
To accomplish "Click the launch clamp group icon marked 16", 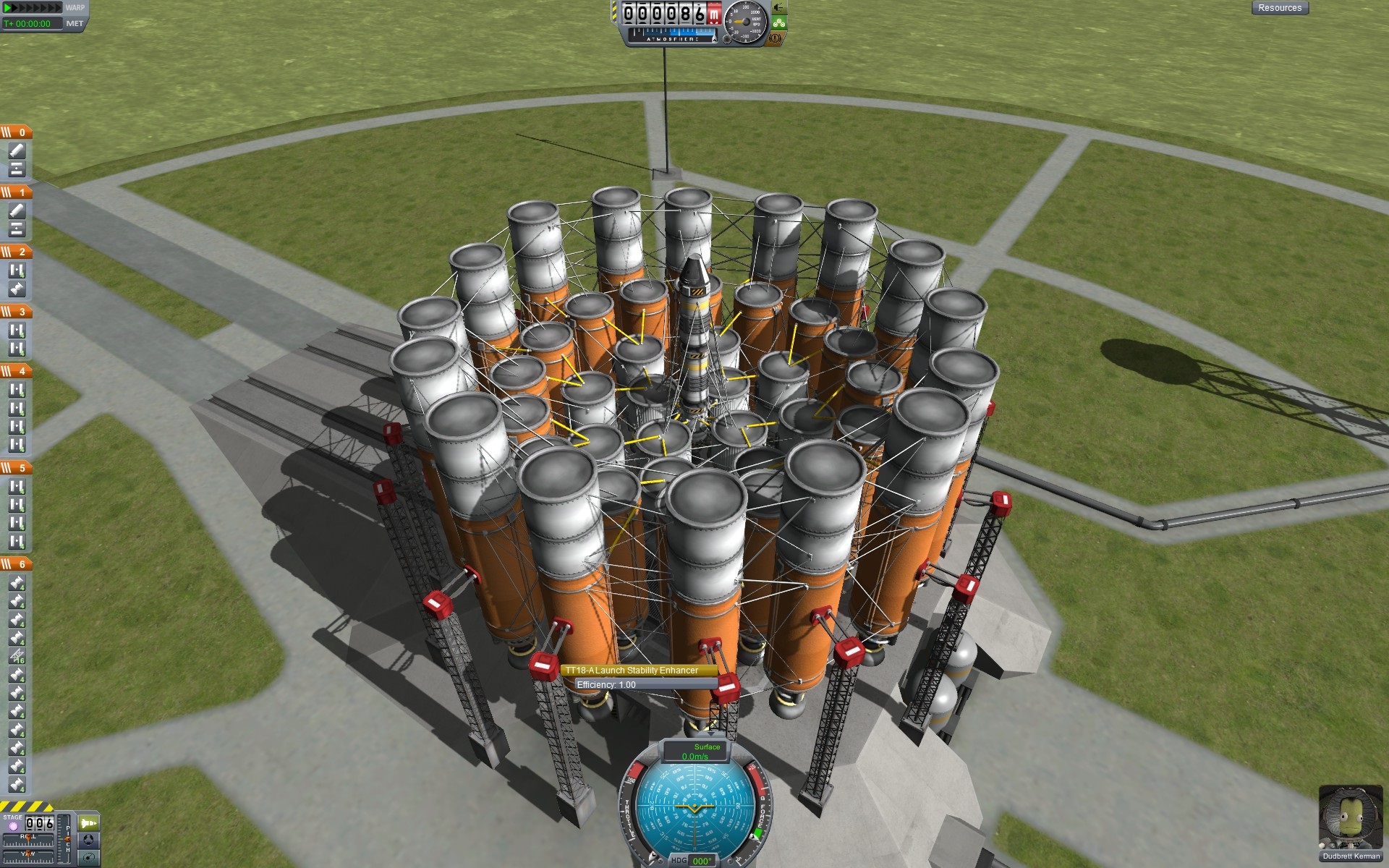I will coord(17,657).
